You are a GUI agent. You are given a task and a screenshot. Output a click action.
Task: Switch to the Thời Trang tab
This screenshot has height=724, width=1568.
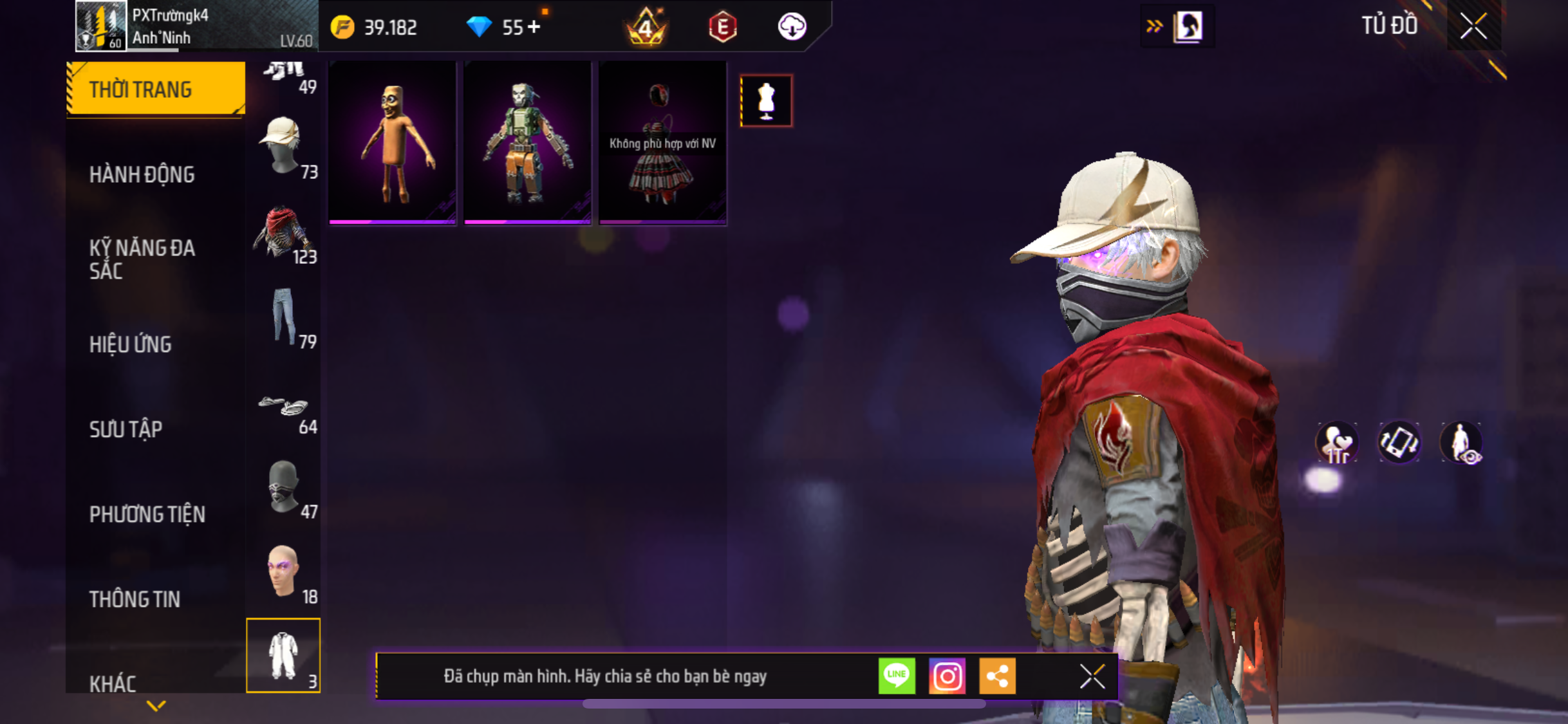(x=155, y=89)
